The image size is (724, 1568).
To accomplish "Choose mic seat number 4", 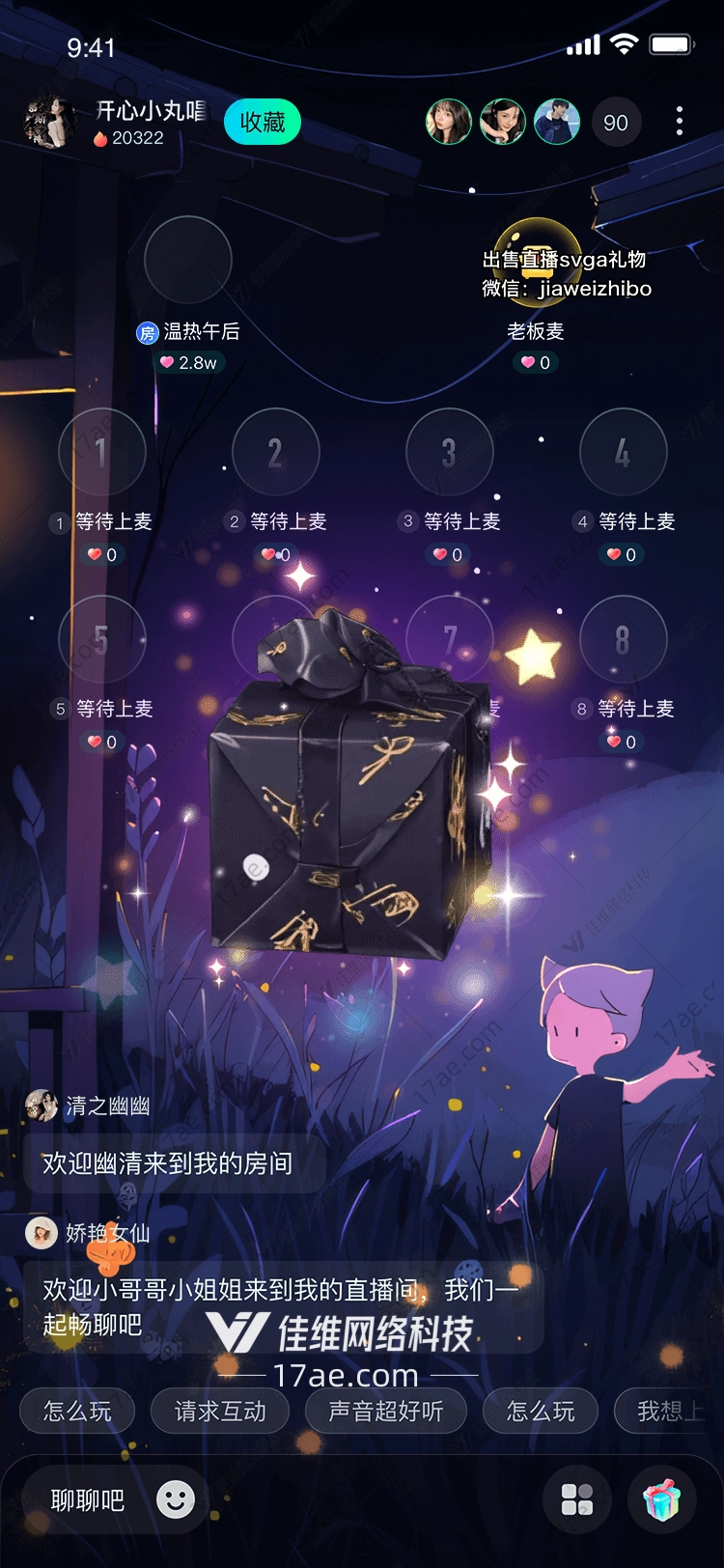I will point(623,452).
